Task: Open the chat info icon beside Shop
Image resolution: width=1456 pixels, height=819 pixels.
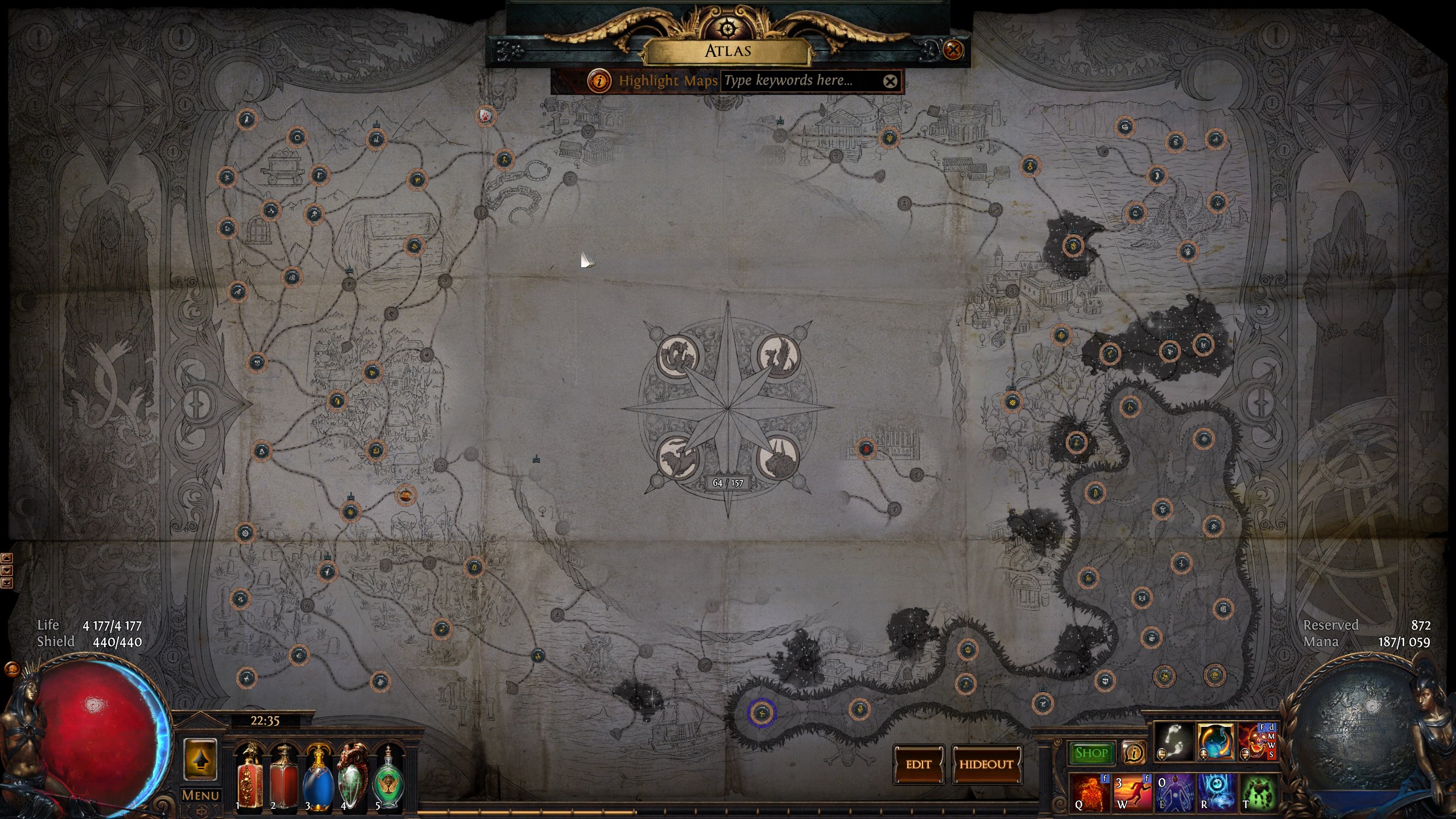Action: (x=1134, y=753)
